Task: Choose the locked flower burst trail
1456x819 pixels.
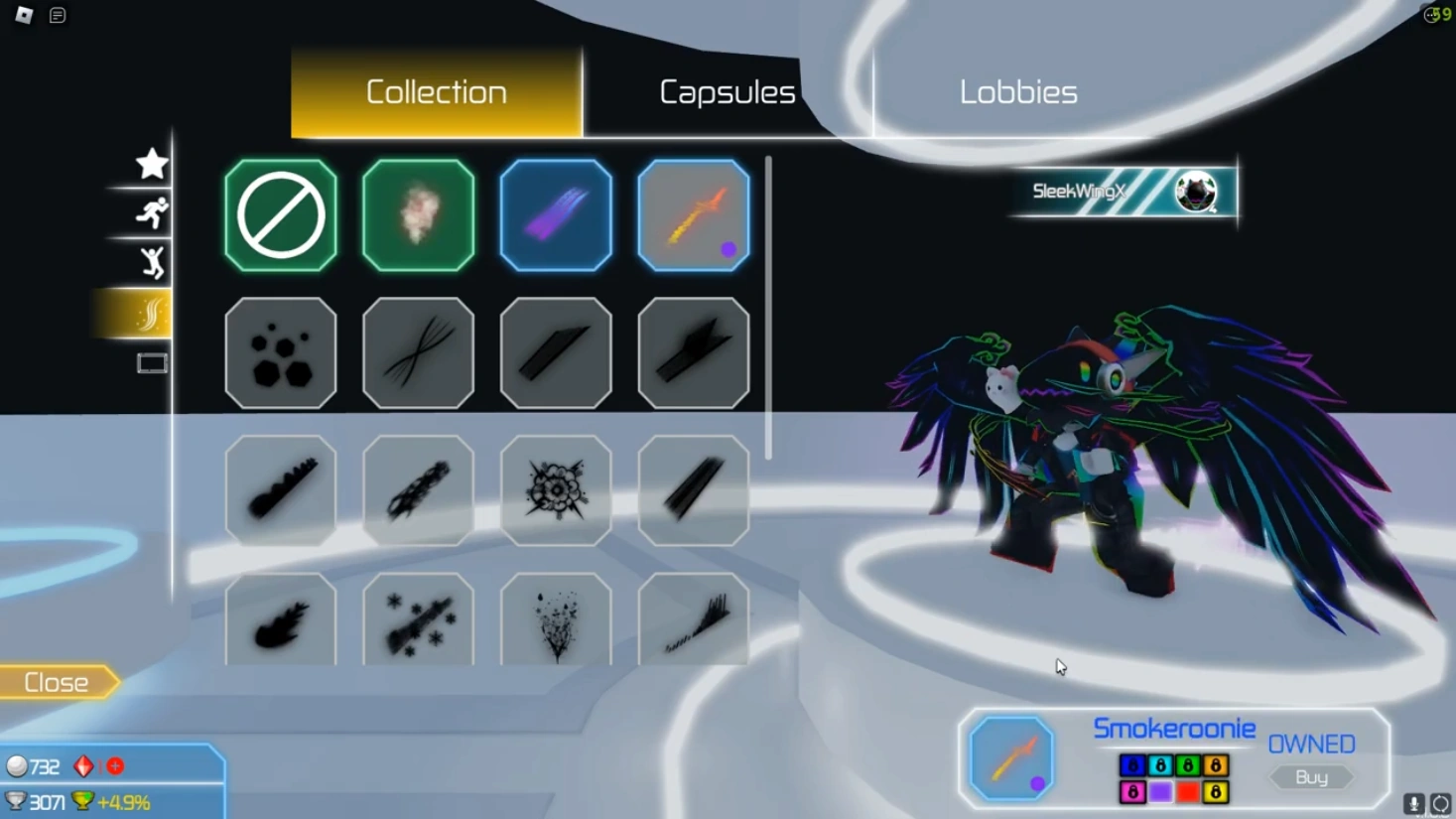Action: 556,490
